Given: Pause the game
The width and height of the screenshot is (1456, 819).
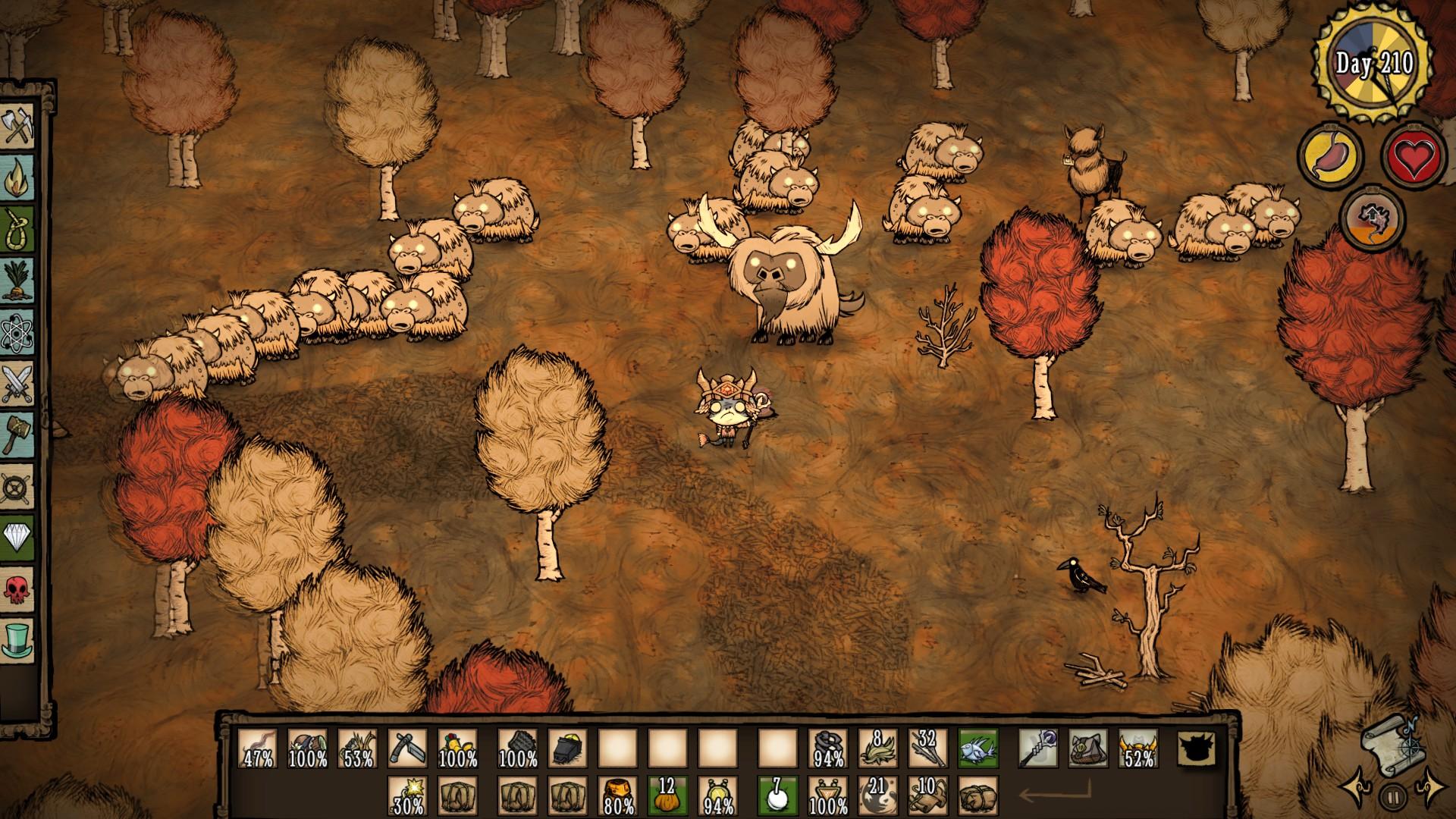Looking at the screenshot, I should [1394, 796].
